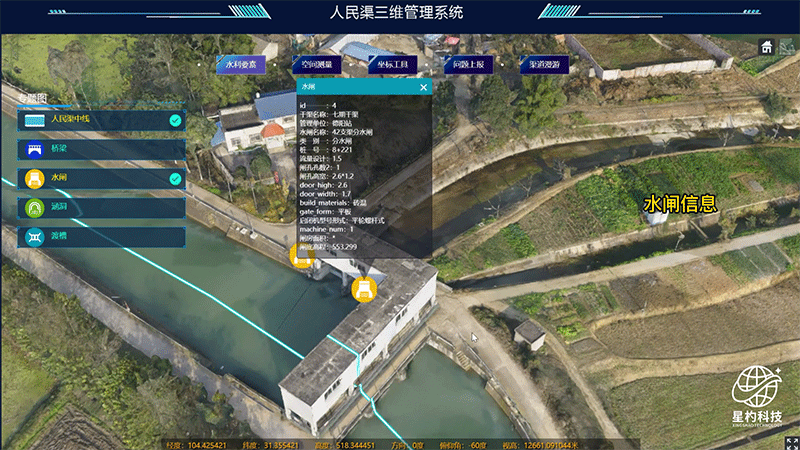Image resolution: width=800 pixels, height=450 pixels.
Task: Show the 涵洞 layer
Action: (100, 207)
